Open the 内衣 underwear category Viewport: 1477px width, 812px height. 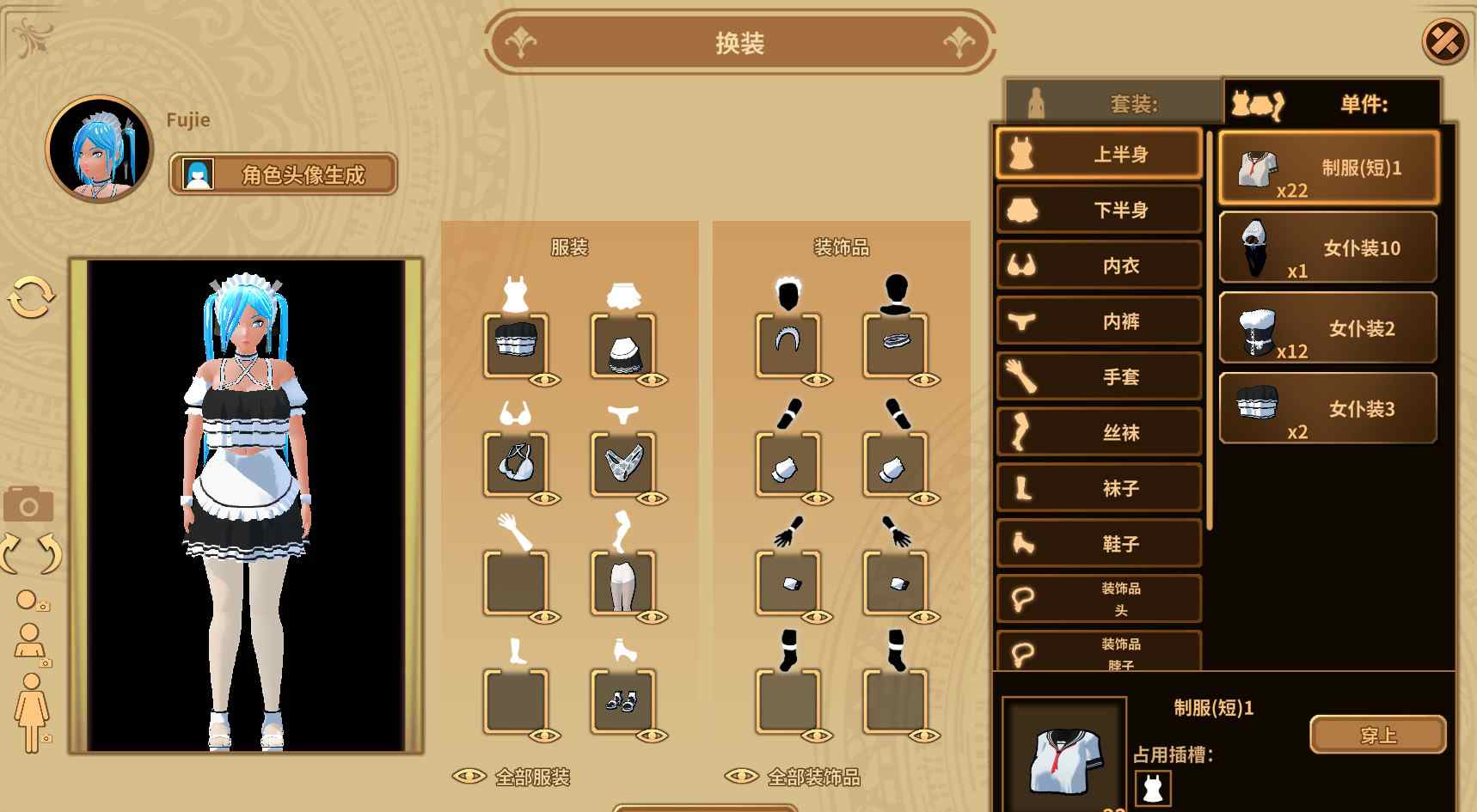tap(1099, 266)
